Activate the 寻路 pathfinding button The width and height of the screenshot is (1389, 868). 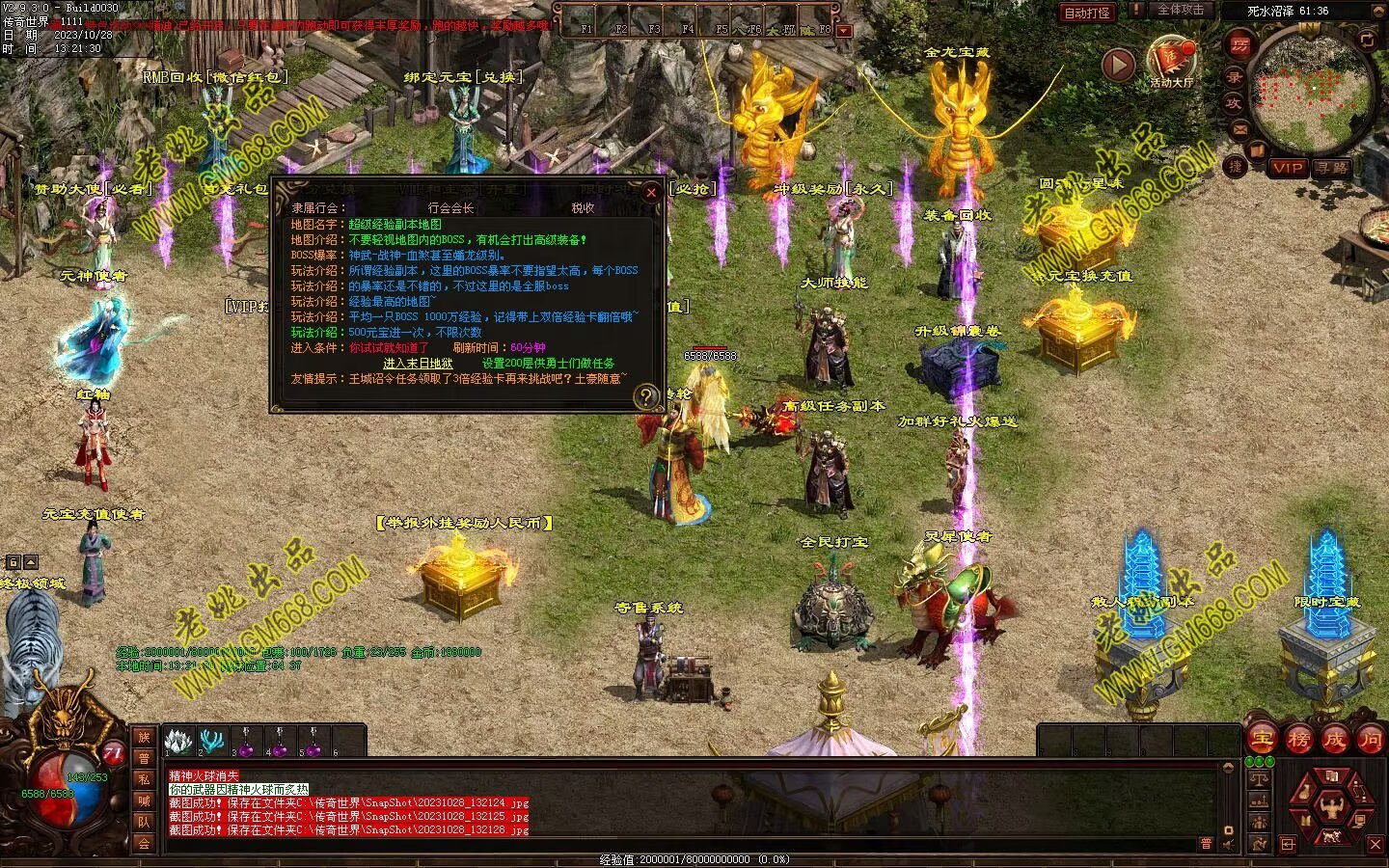[1332, 168]
